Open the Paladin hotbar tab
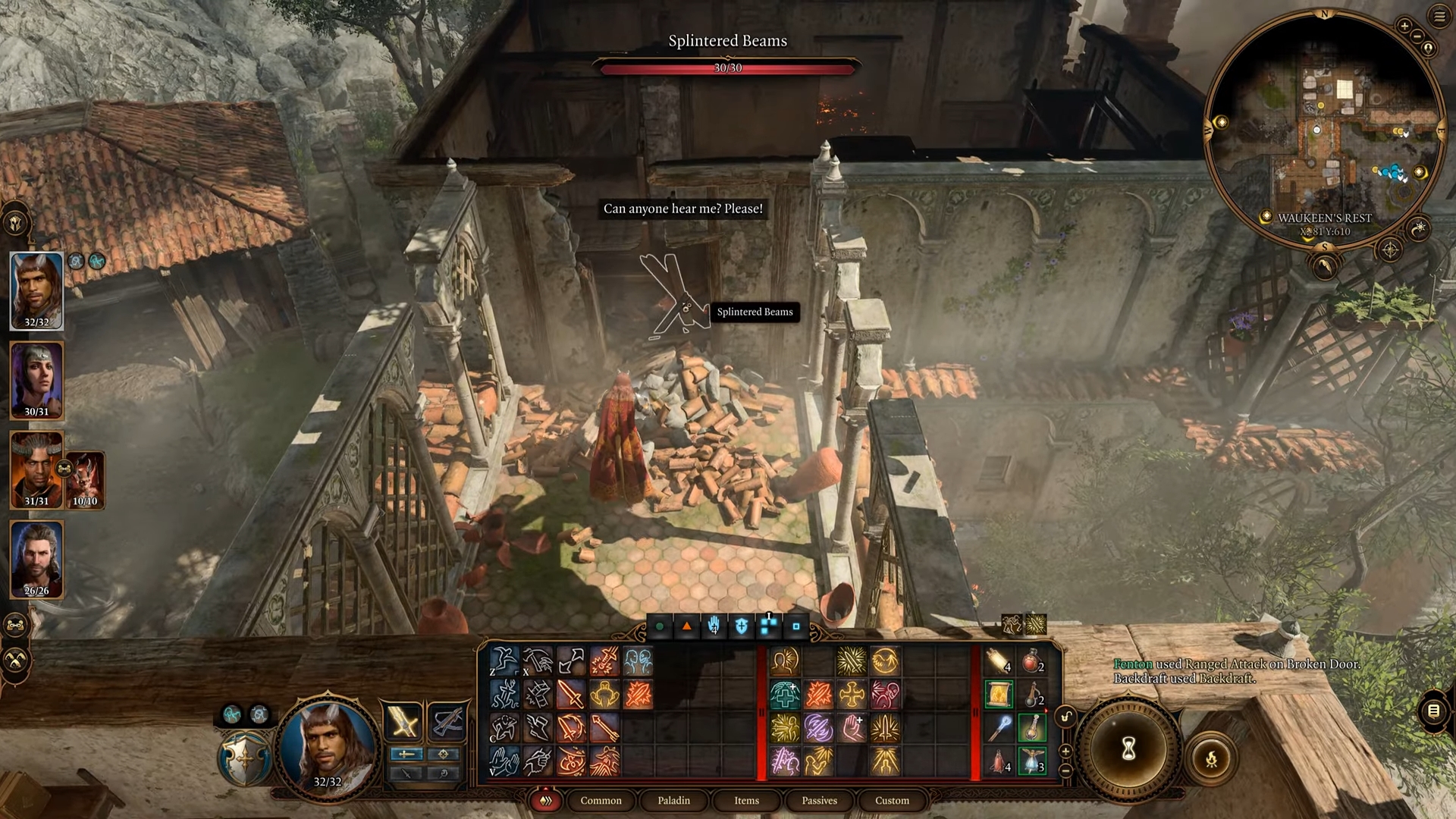 pyautogui.click(x=673, y=800)
